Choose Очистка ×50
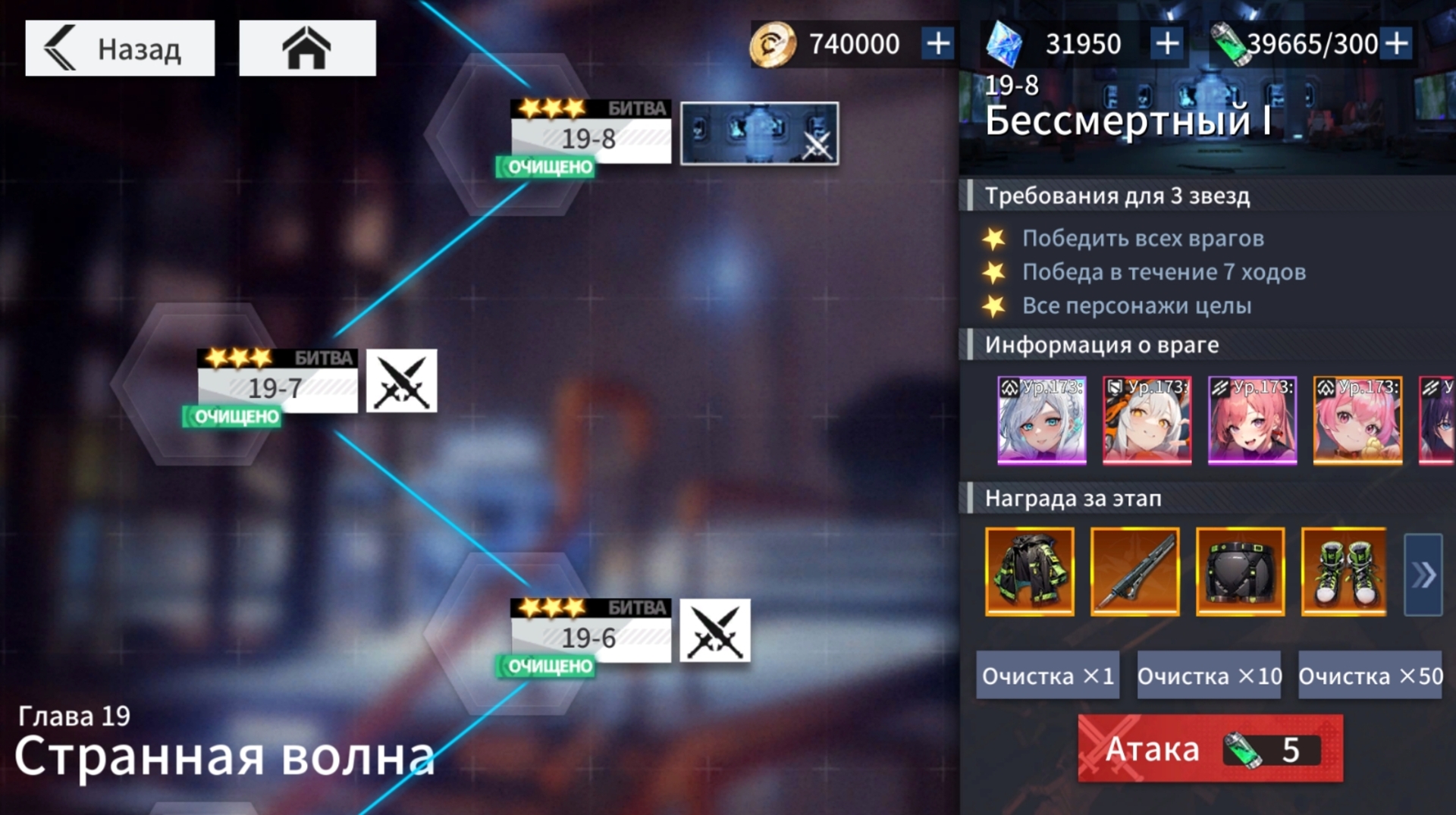The width and height of the screenshot is (1456, 815). pos(1370,676)
